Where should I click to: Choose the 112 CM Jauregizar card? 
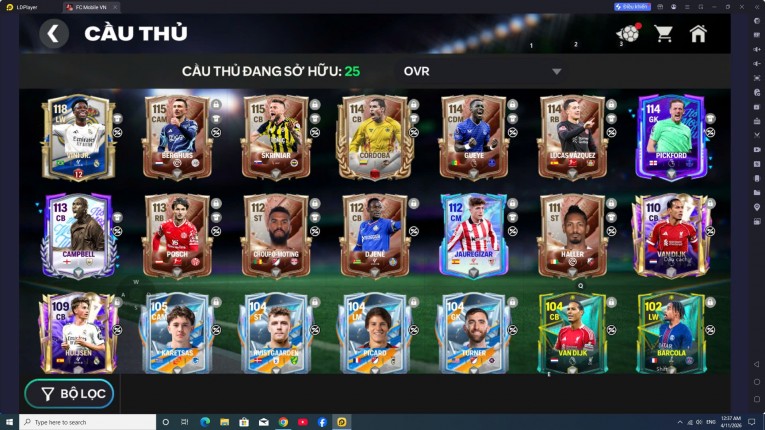click(x=473, y=236)
